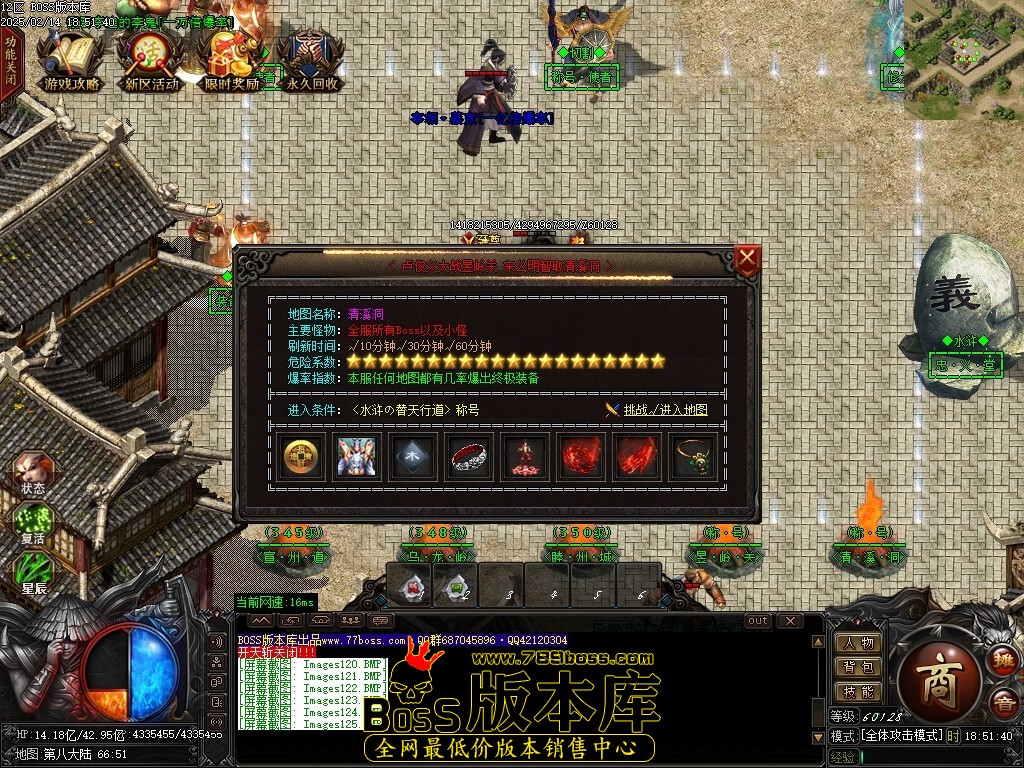Open the 游戏攻略 game guide
This screenshot has height=768, width=1024.
coord(72,62)
